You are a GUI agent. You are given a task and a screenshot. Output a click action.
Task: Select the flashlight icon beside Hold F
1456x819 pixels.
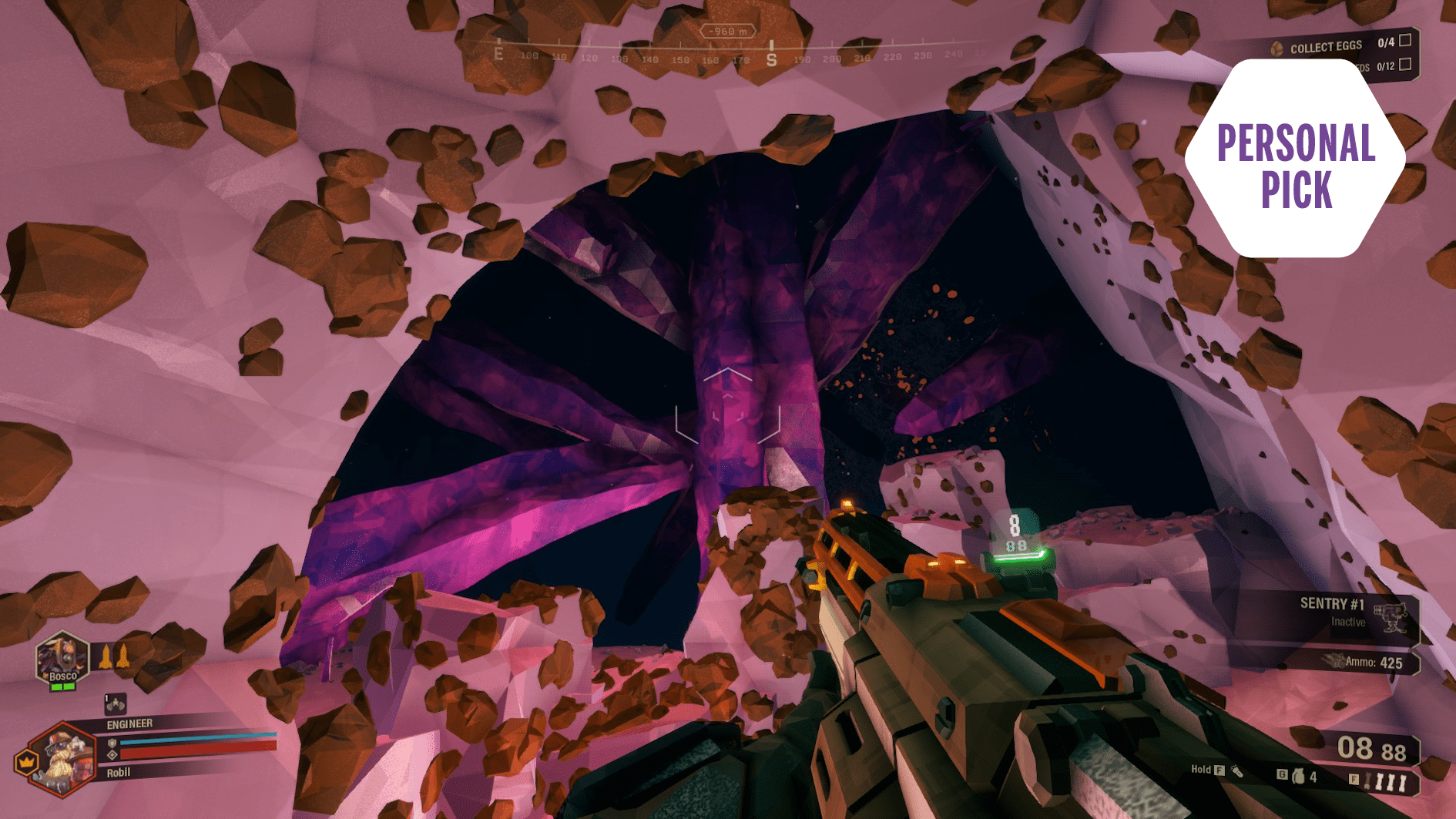click(x=1237, y=771)
